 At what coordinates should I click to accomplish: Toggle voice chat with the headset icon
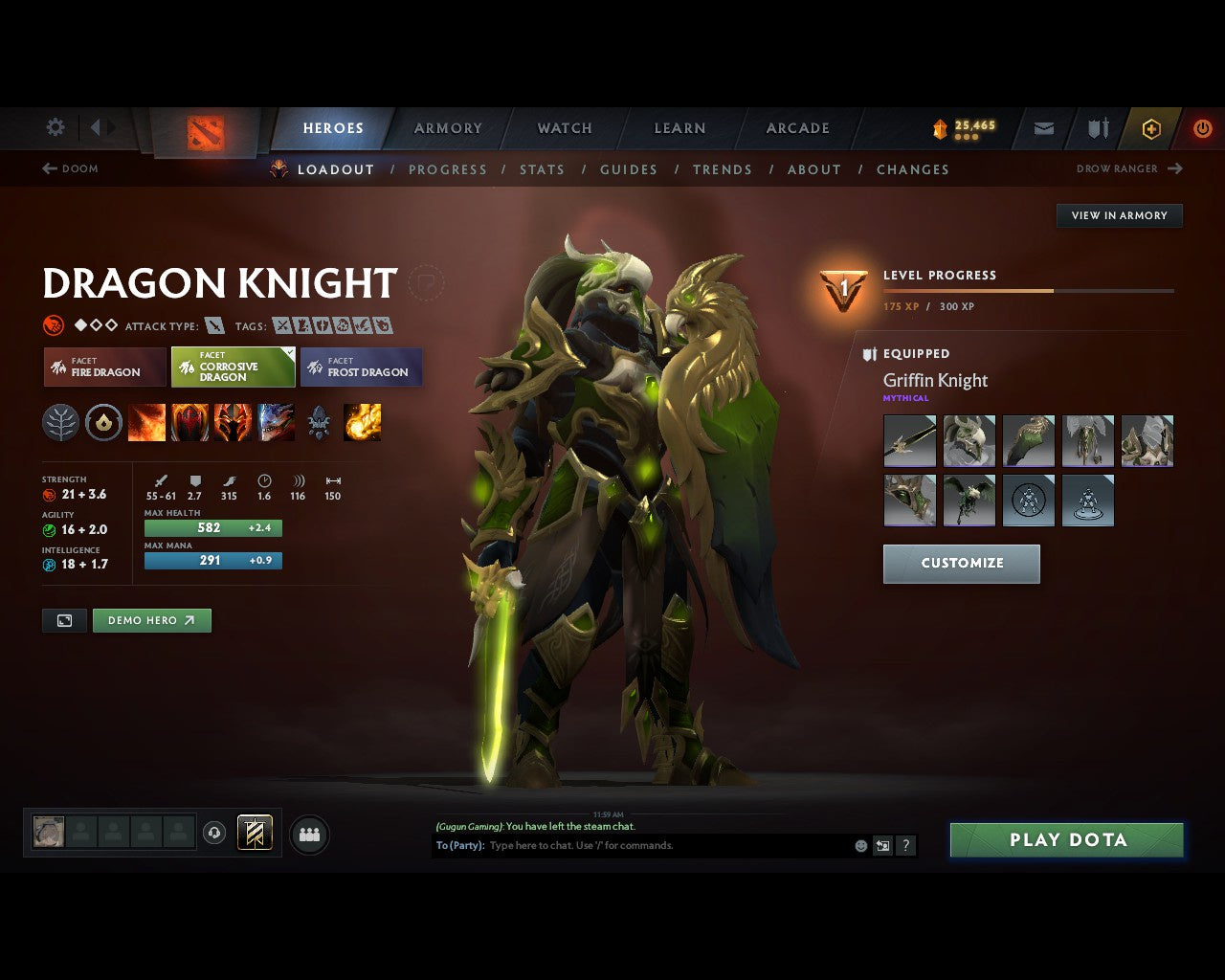(x=213, y=833)
